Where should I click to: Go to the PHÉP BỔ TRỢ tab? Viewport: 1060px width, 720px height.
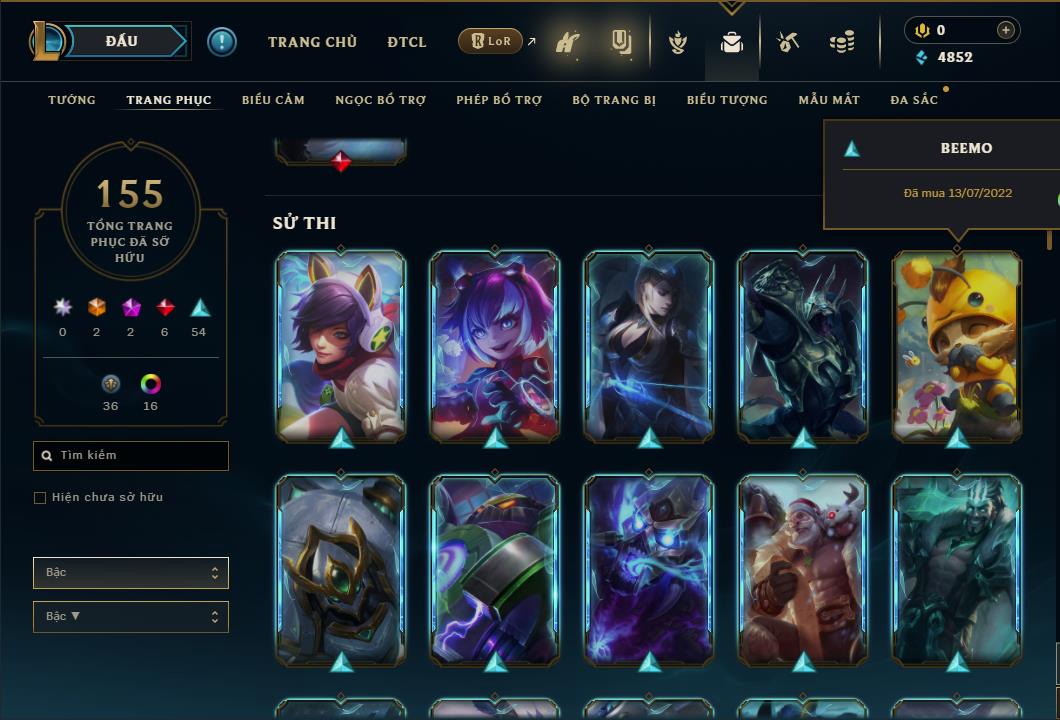(x=499, y=100)
